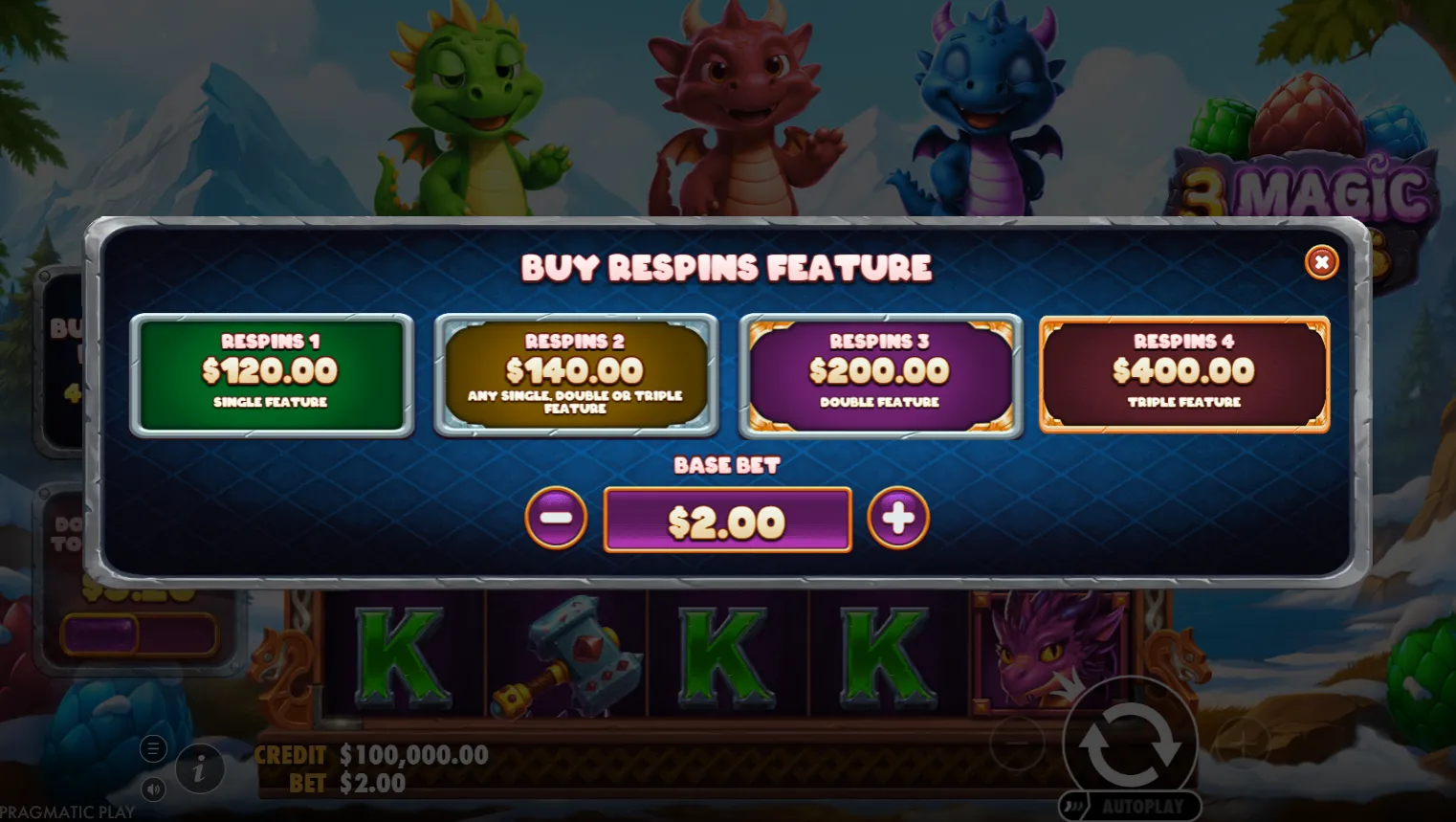Open the game info button
This screenshot has width=1456, height=822.
click(200, 768)
